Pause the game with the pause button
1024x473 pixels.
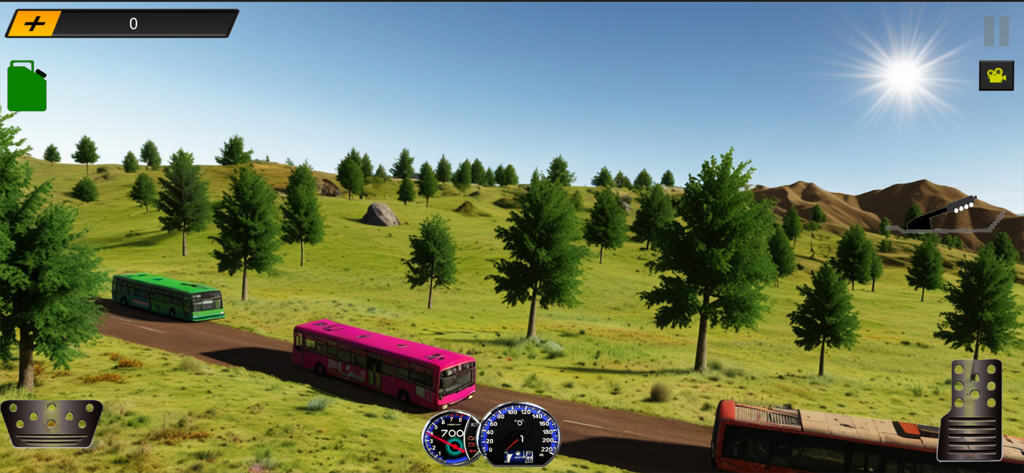pos(996,31)
